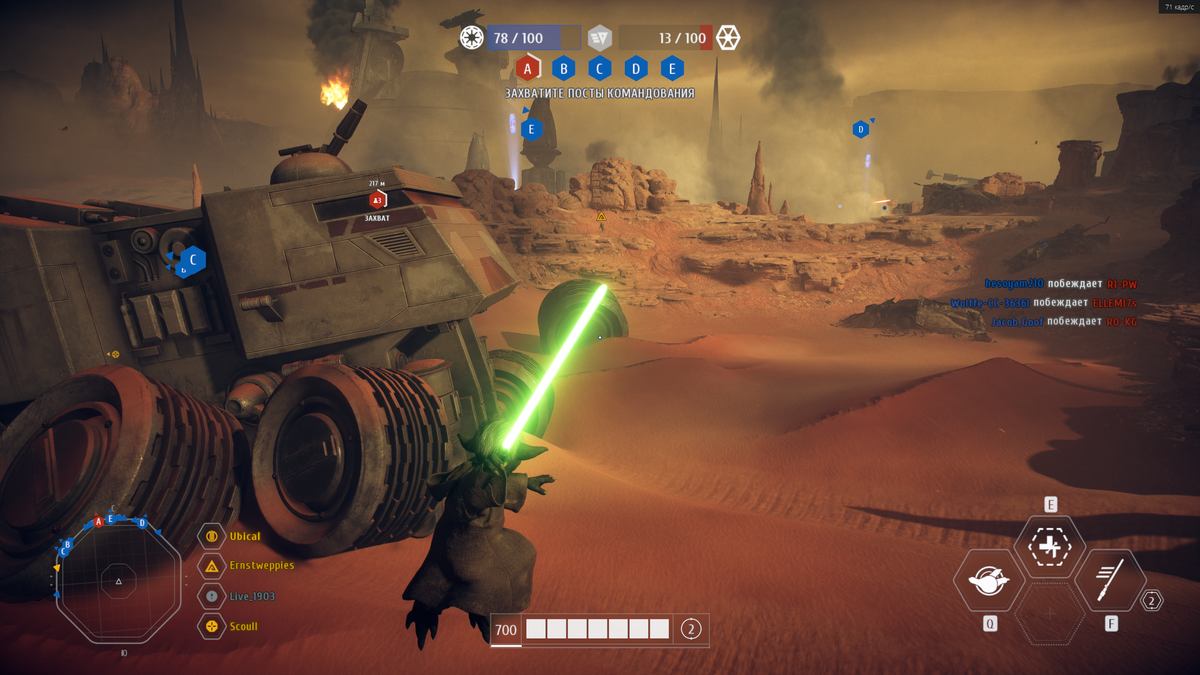Activate the force push hands ability
1200x675 pixels.
coord(988,580)
